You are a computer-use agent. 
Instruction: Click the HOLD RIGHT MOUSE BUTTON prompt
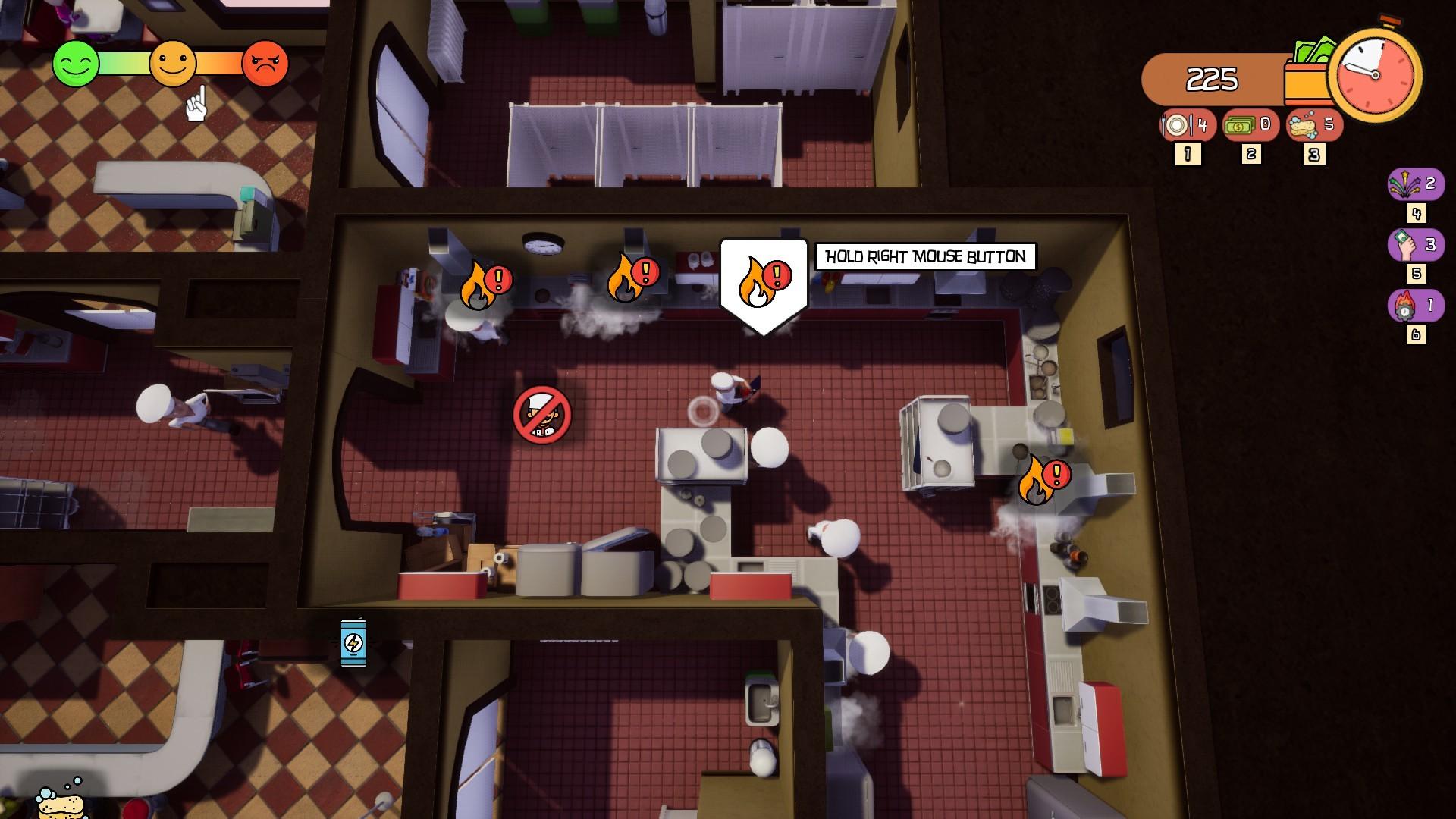click(925, 256)
